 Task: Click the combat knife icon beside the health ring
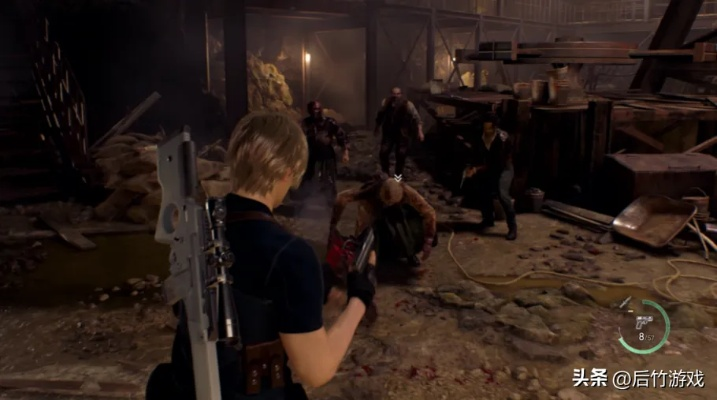(x=624, y=303)
